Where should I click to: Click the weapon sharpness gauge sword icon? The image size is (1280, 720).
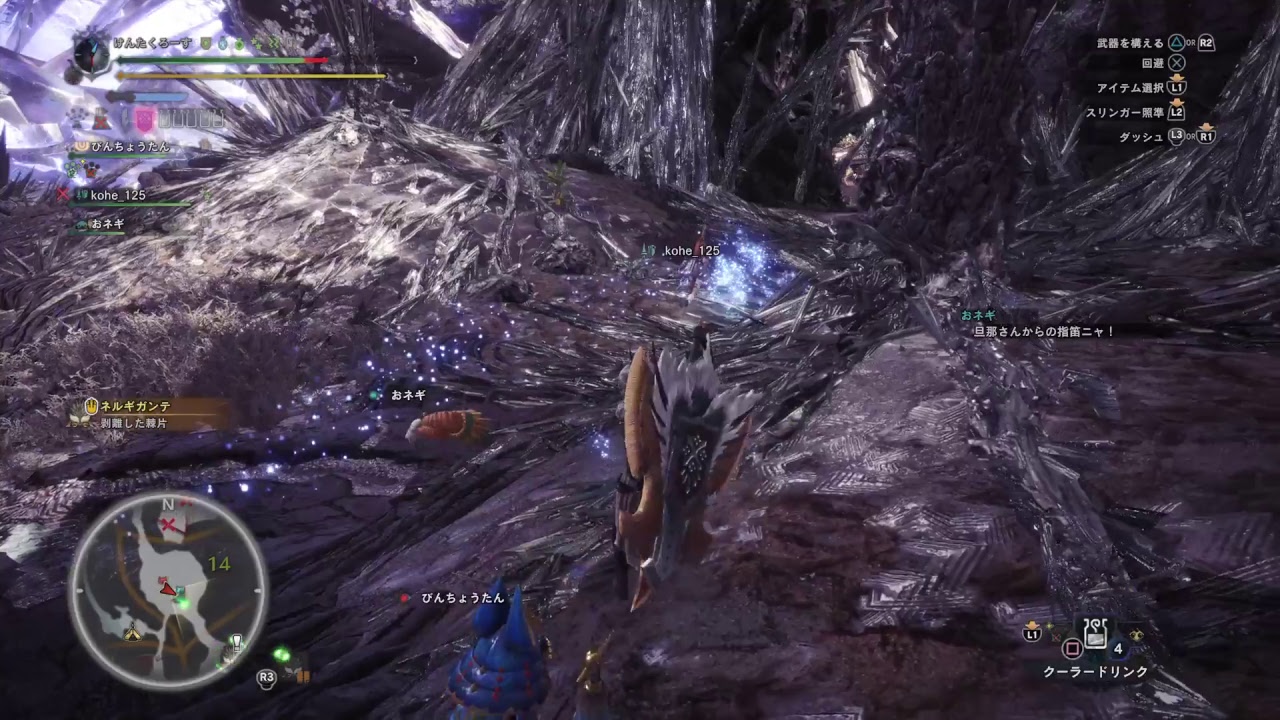tap(117, 95)
